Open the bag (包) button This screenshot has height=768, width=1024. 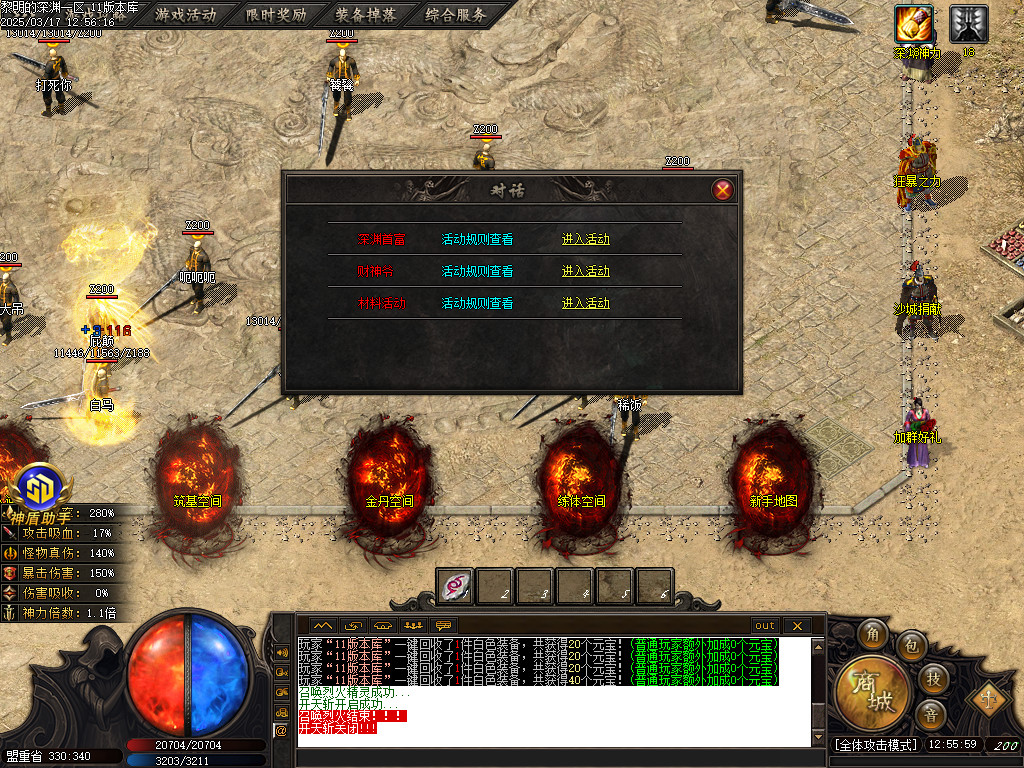tap(910, 643)
